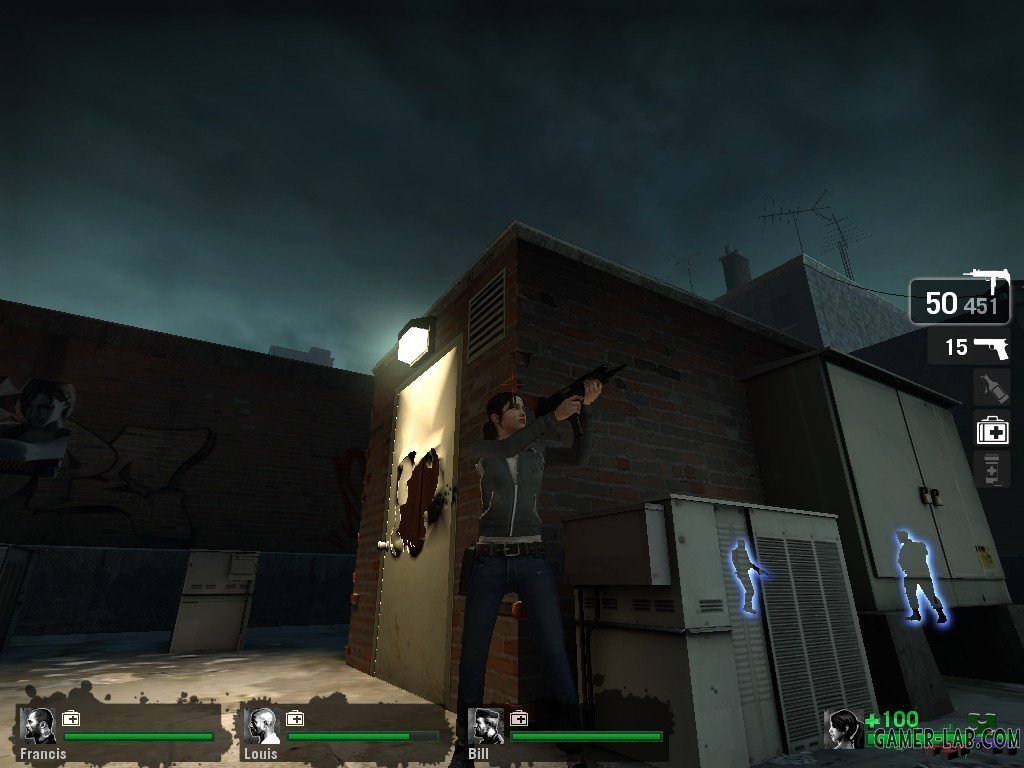Click Francis's teammate portrait
The image size is (1024, 768).
(x=41, y=725)
